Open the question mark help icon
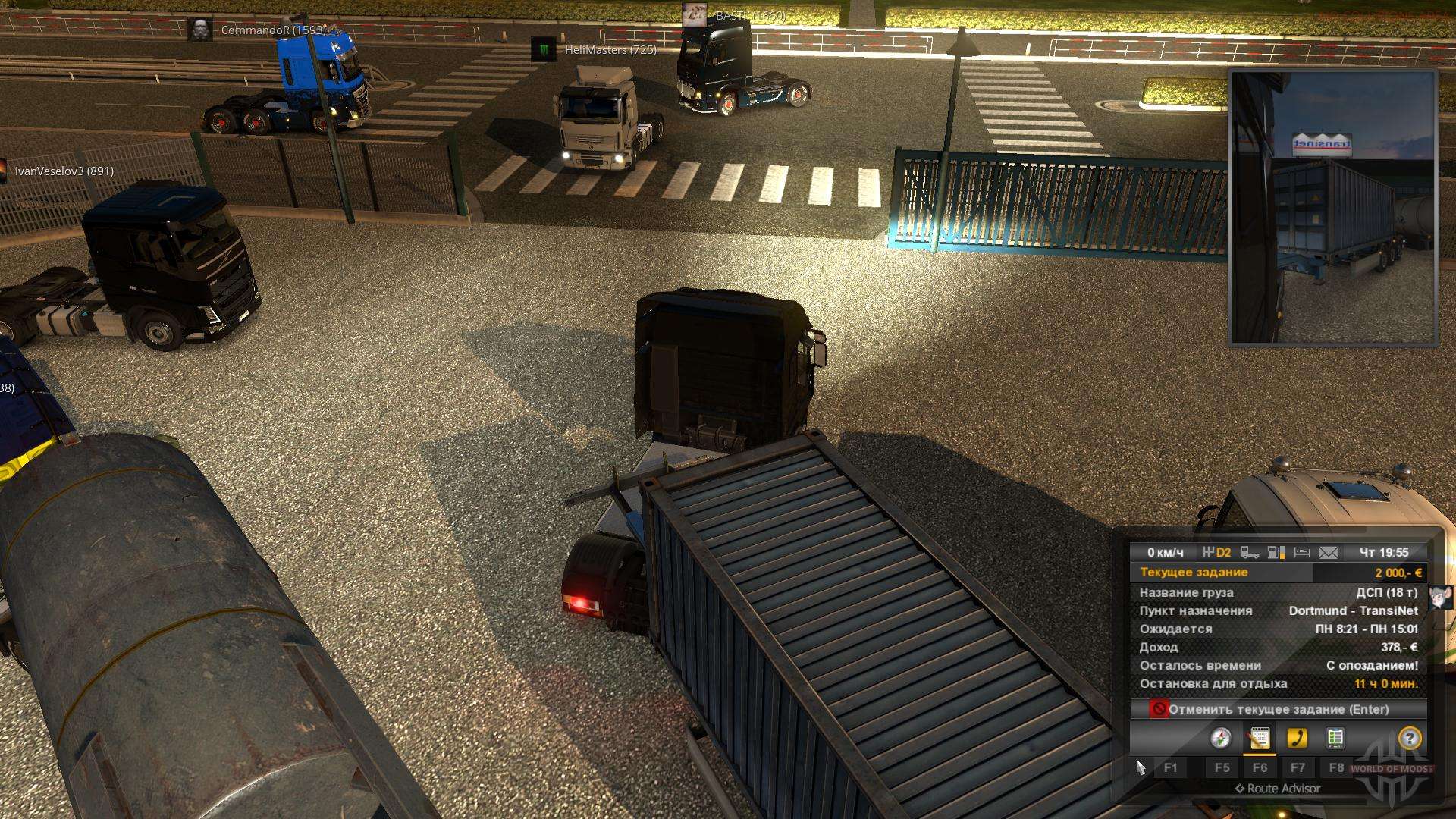Viewport: 1456px width, 819px height. [1410, 738]
